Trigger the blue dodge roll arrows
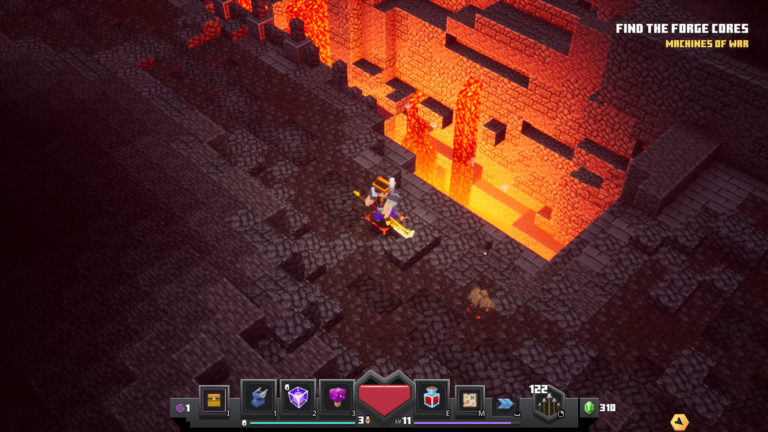This screenshot has height=432, width=768. click(x=505, y=402)
